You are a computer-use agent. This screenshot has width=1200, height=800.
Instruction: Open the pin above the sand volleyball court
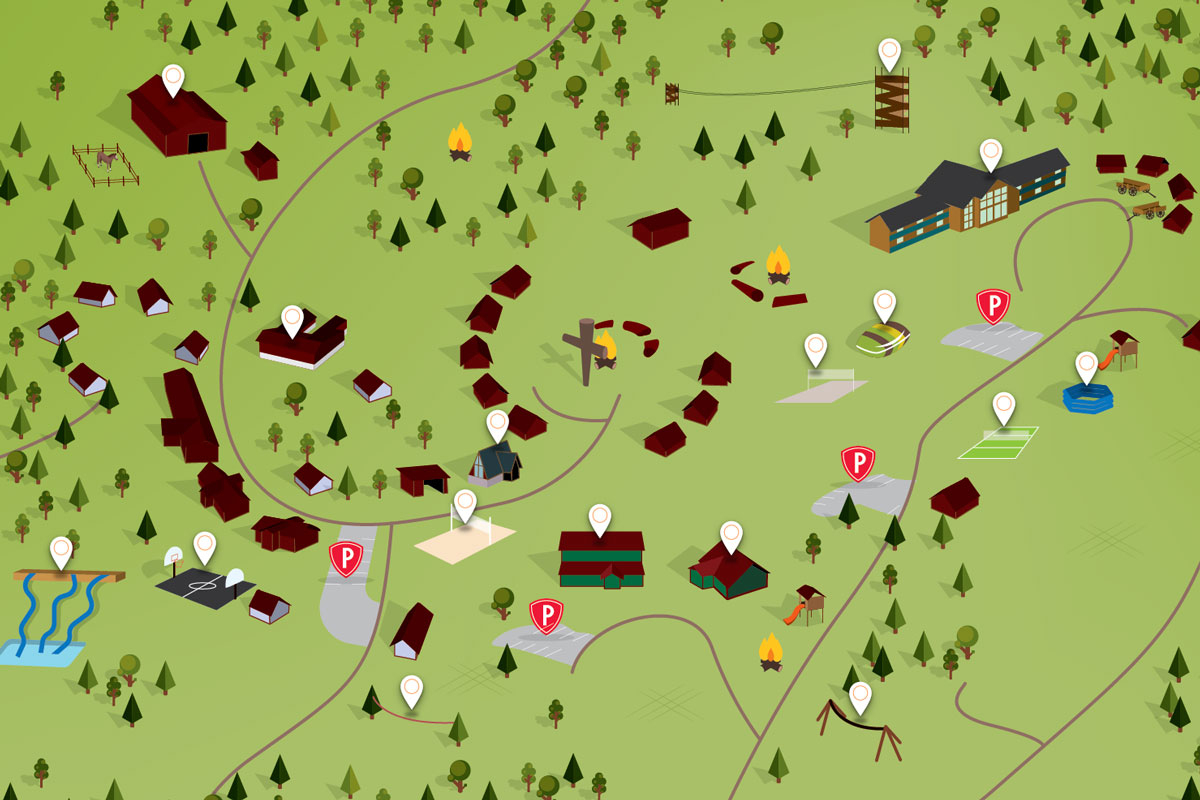[x=465, y=504]
